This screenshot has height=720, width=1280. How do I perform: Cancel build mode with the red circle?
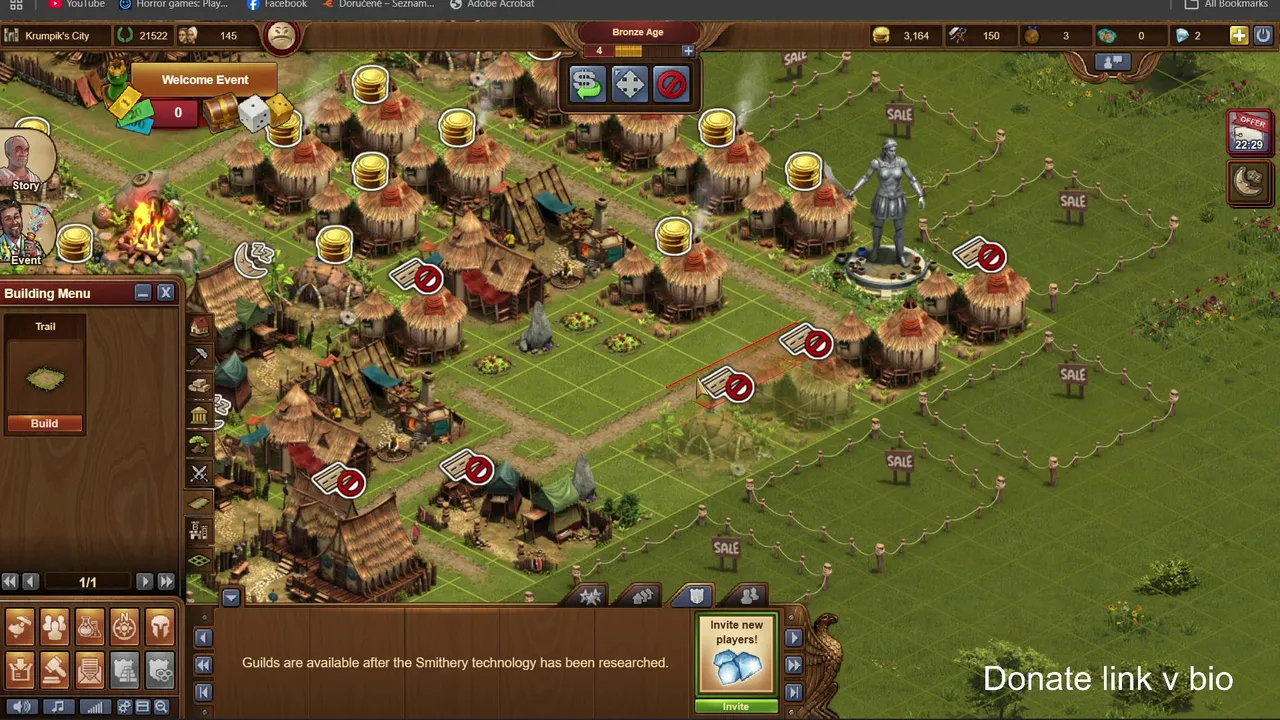(x=671, y=84)
